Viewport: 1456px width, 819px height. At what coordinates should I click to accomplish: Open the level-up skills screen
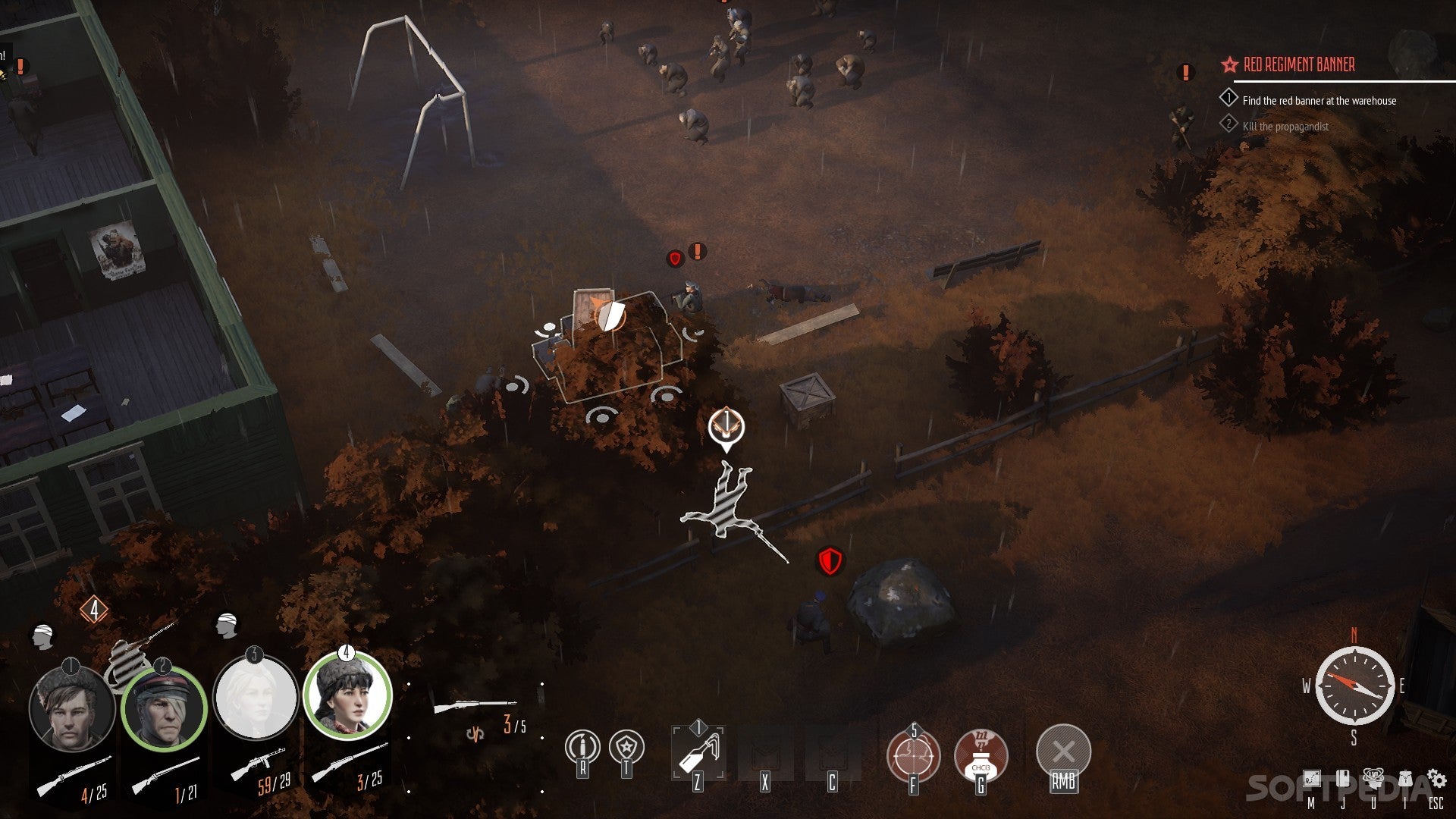[x=1373, y=778]
